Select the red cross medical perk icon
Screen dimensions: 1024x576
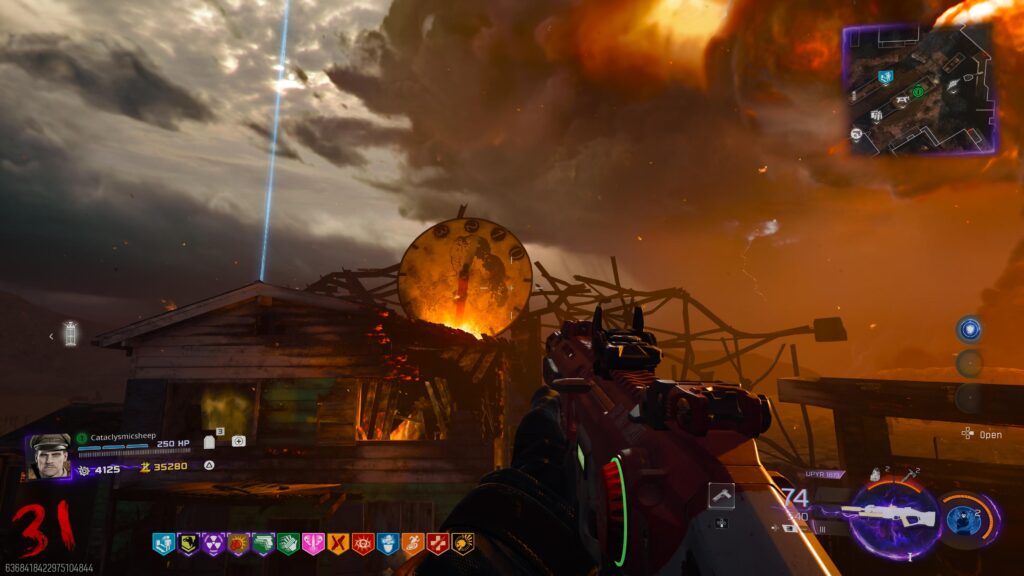point(438,544)
